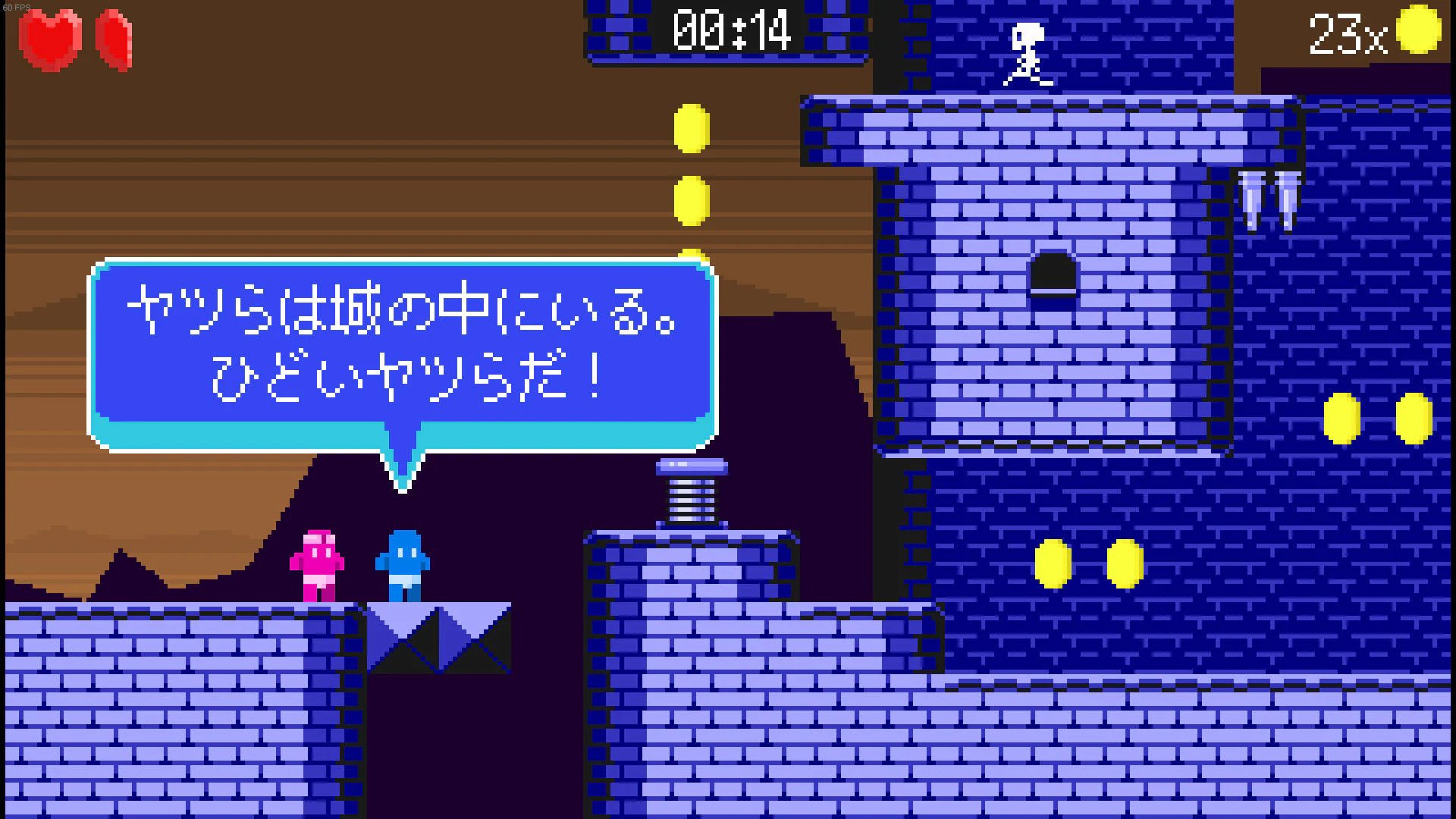This screenshot has width=1456, height=819.
Task: Select the running skeleton enemy atop the castle
Action: [1028, 53]
